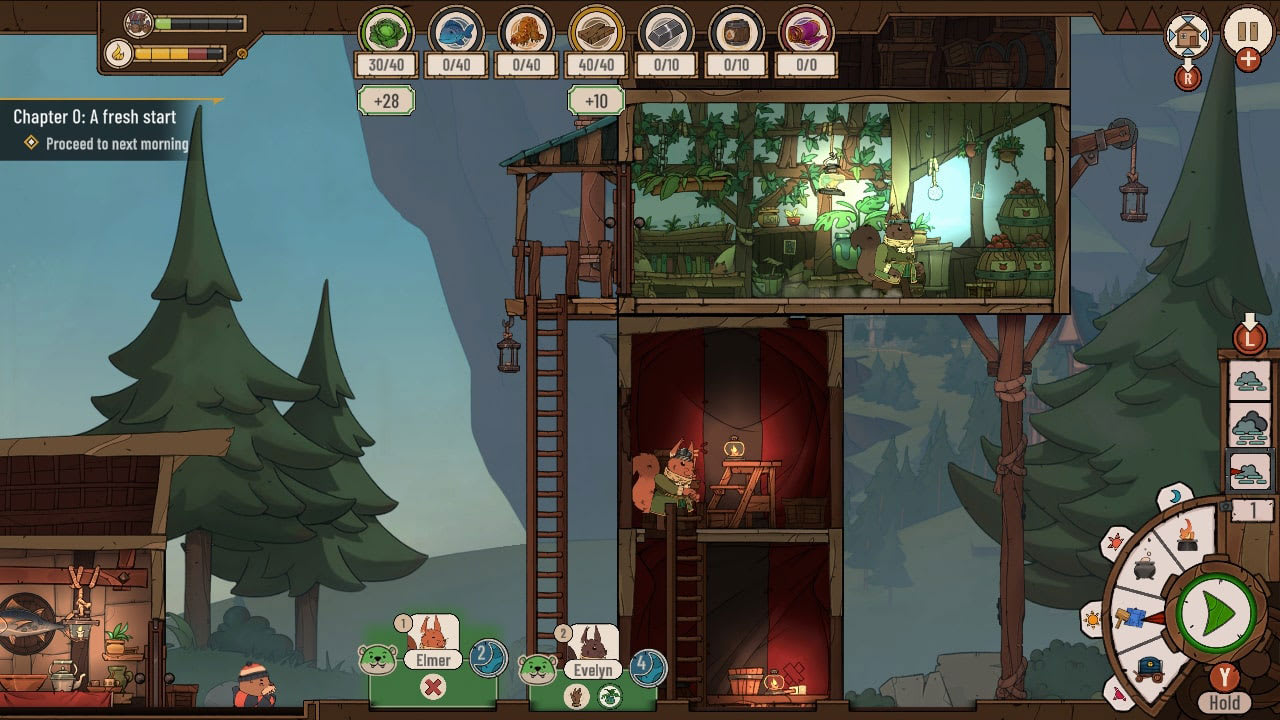The image size is (1280, 720).
Task: Expand the selected rain weather slot
Action: coord(1247,471)
